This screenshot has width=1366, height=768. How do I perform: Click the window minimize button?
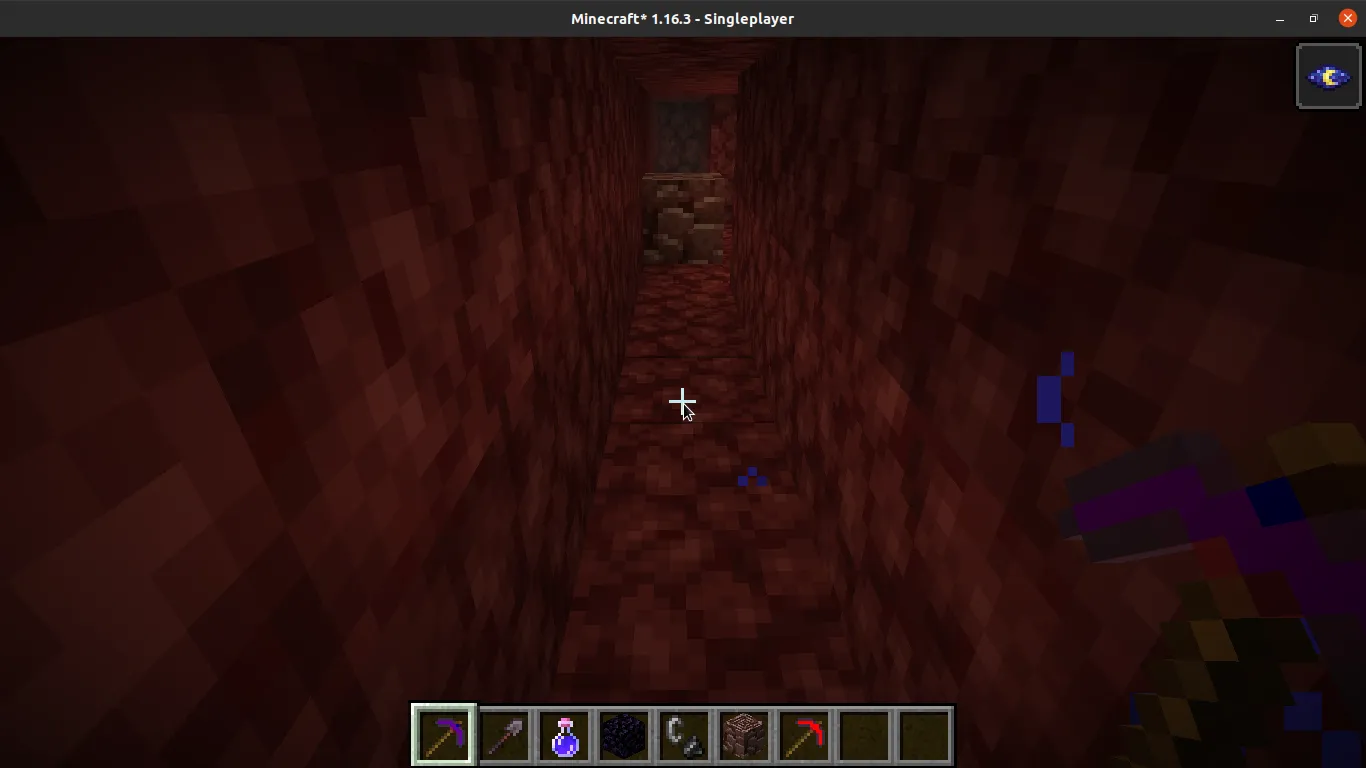pyautogui.click(x=1280, y=18)
